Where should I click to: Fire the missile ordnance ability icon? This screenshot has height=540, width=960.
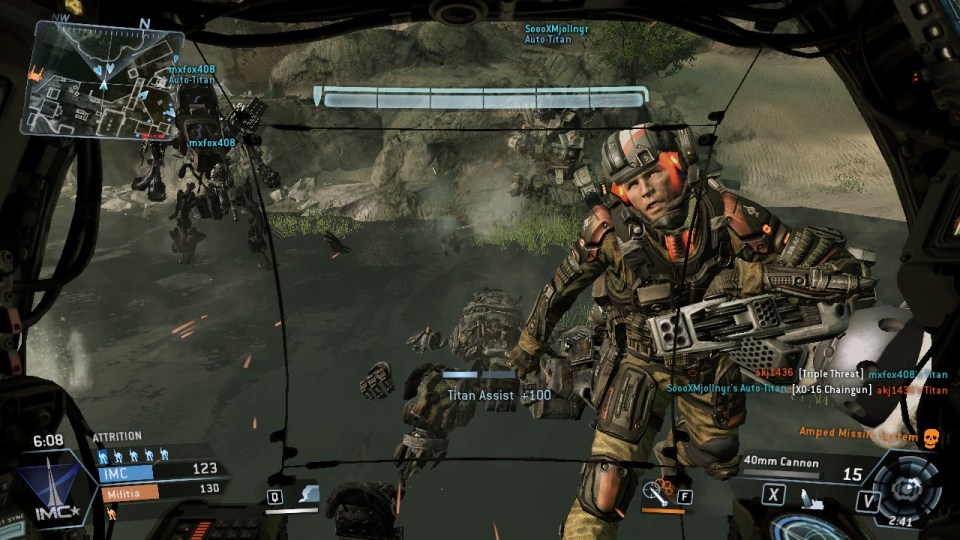658,493
